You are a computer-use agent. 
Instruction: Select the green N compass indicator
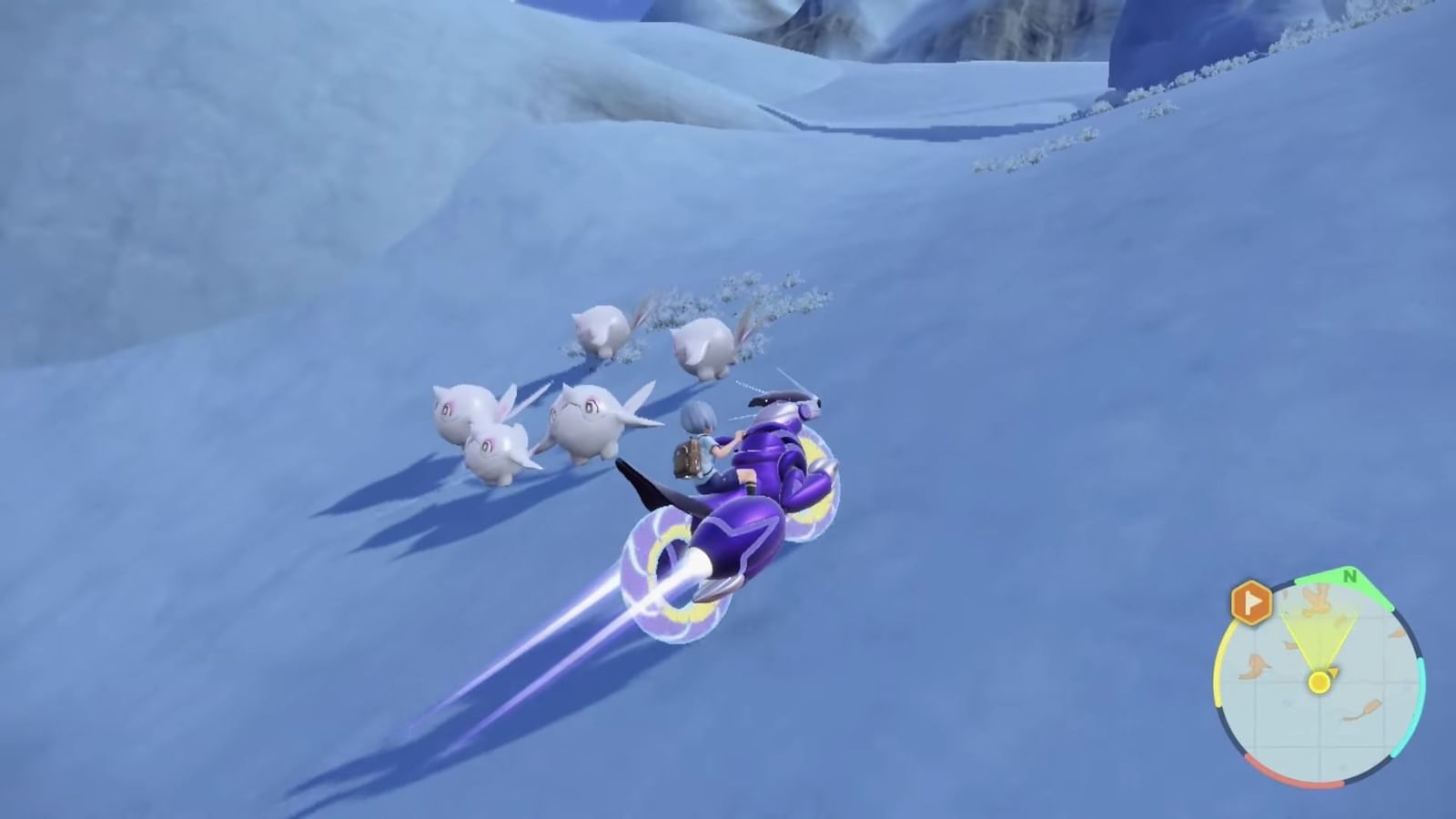(1350, 576)
